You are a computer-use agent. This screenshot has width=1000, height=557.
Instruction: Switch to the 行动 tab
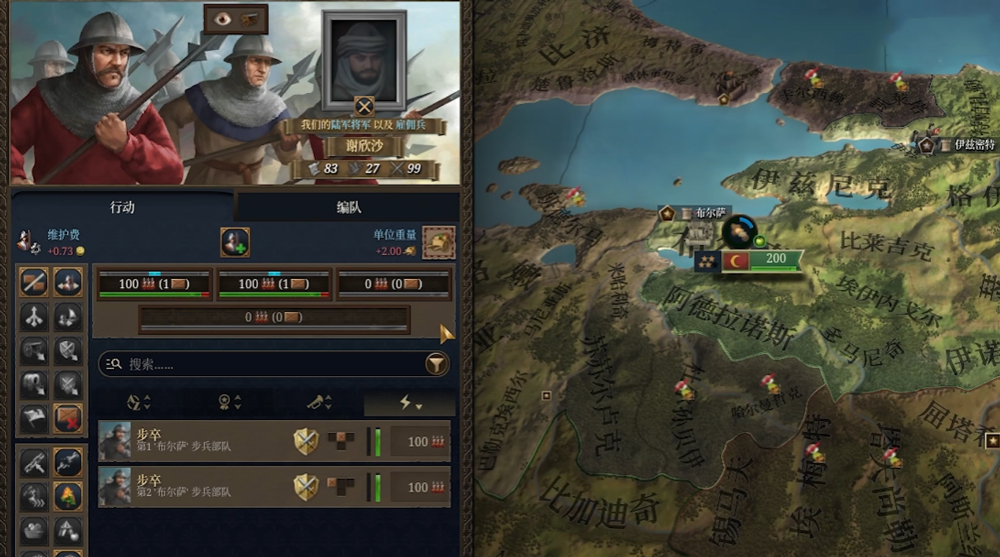click(122, 207)
